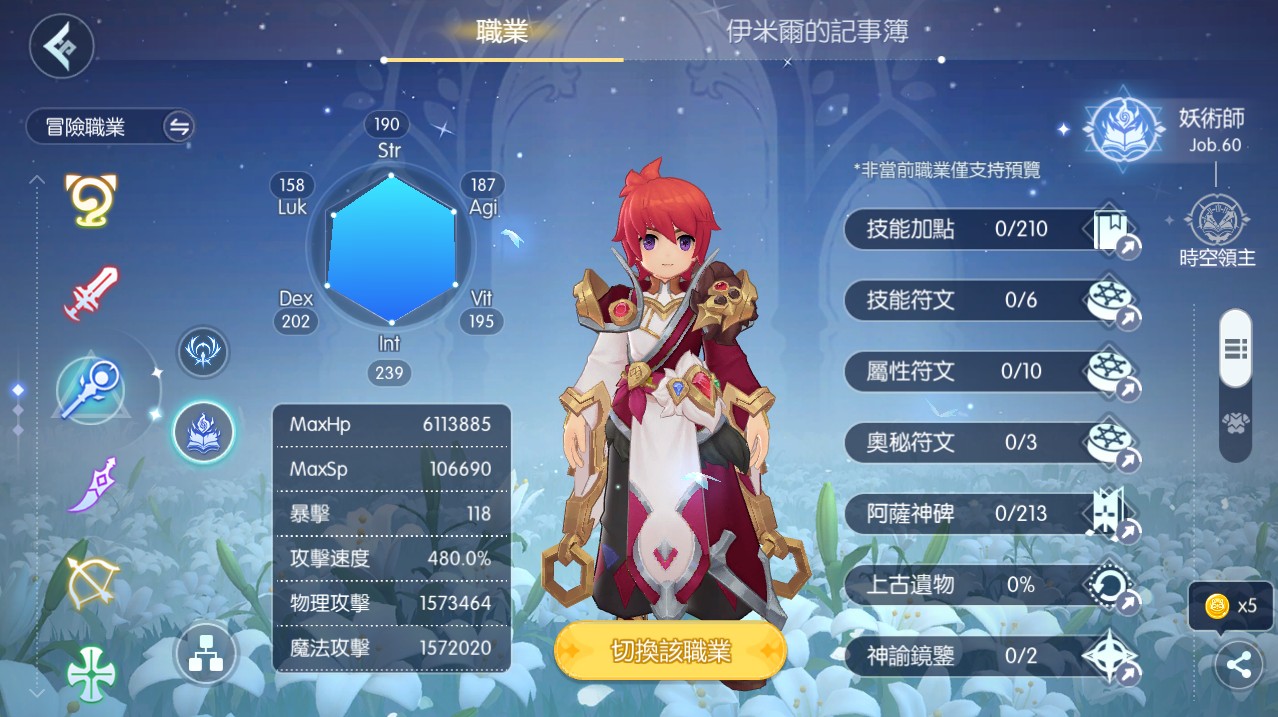Open the 技能符文 skill rune entry

click(990, 300)
